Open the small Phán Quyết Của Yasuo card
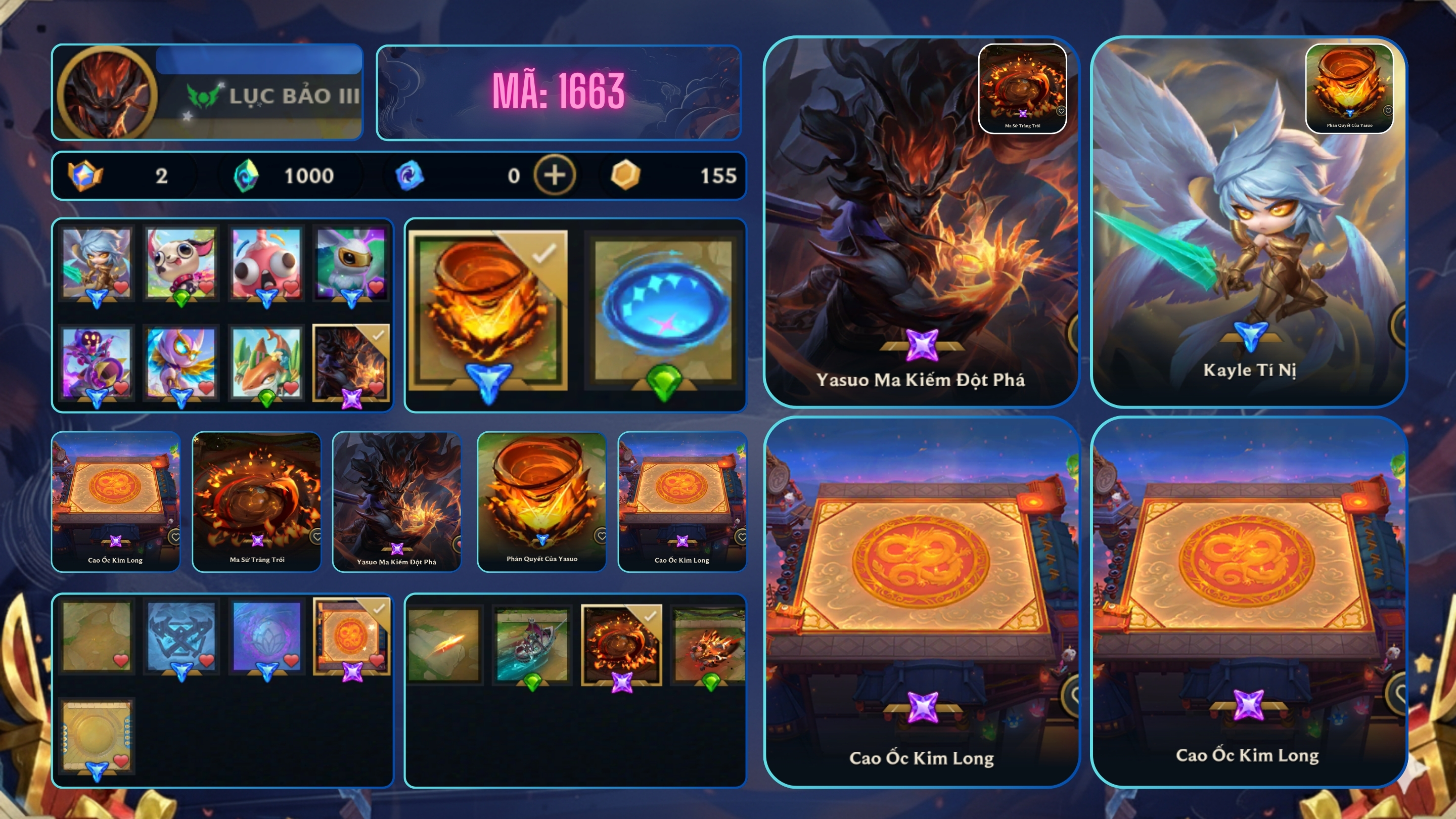Image resolution: width=1456 pixels, height=819 pixels. [541, 501]
